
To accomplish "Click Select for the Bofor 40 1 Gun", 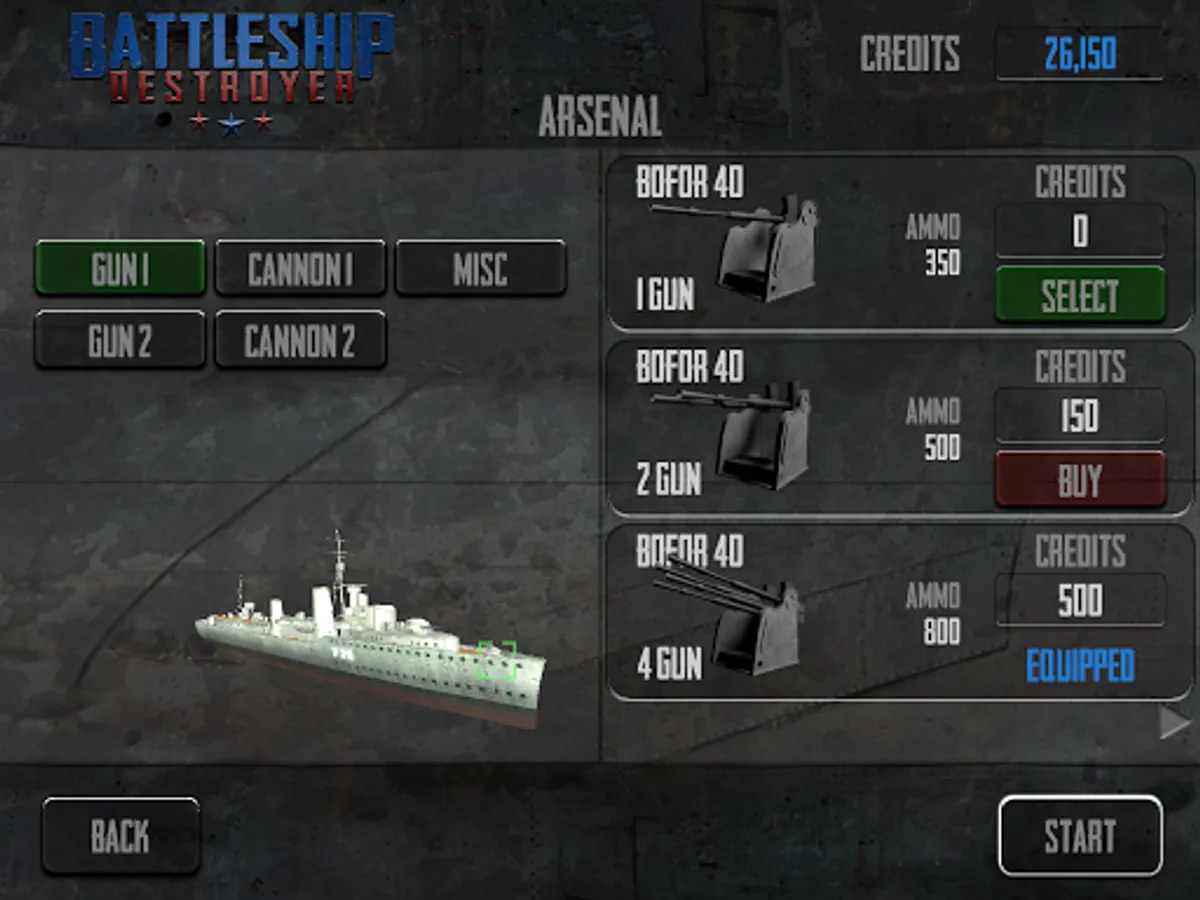I will click(1080, 295).
